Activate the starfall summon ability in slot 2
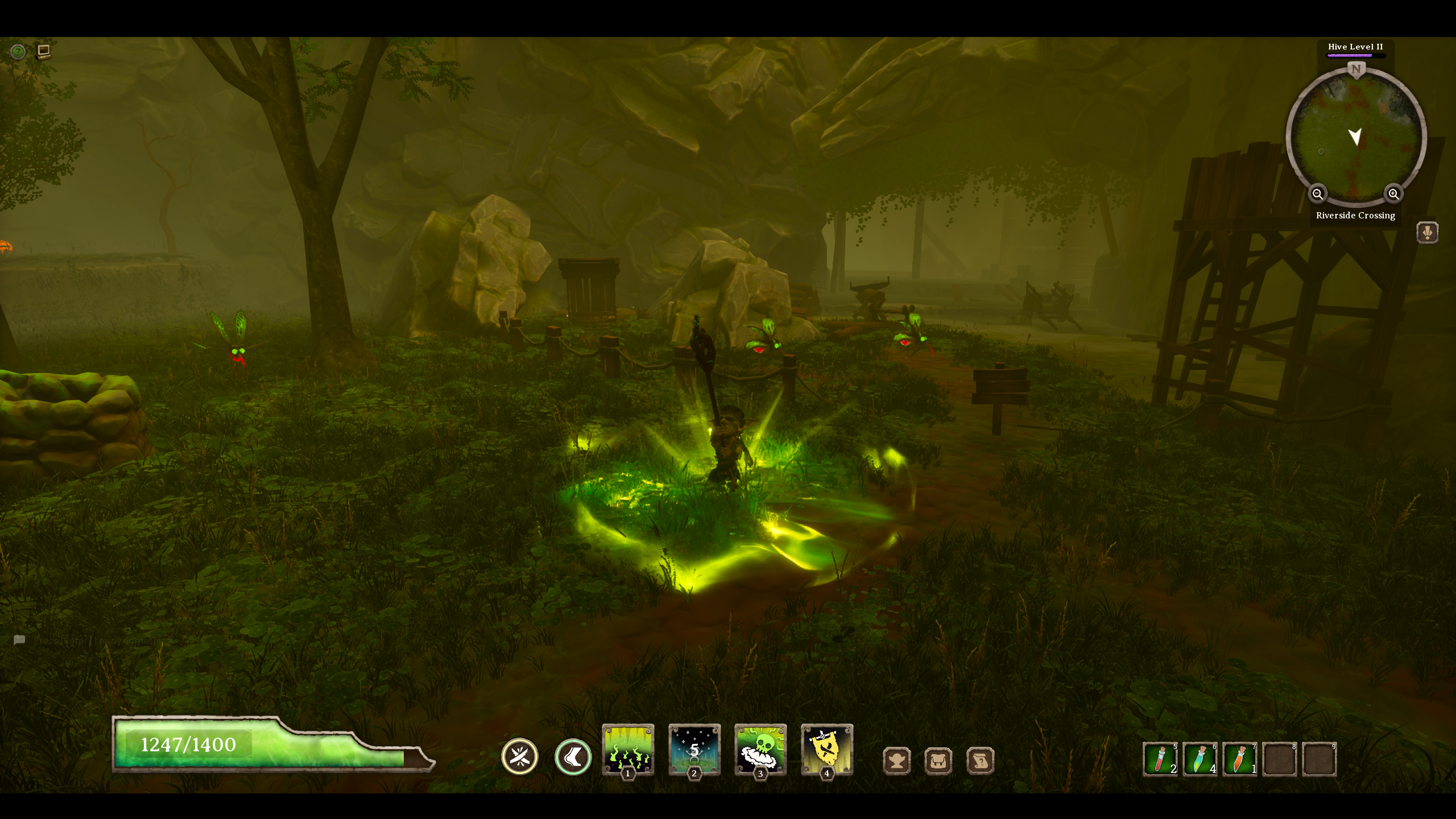 (695, 750)
